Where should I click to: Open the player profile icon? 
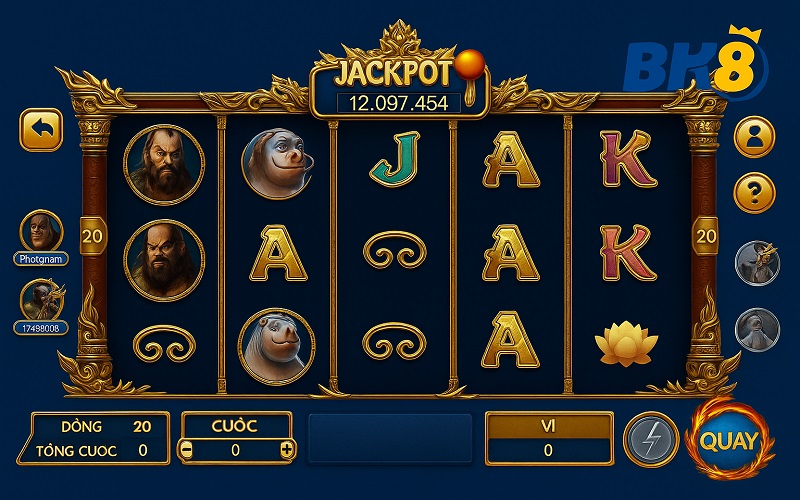(x=754, y=137)
